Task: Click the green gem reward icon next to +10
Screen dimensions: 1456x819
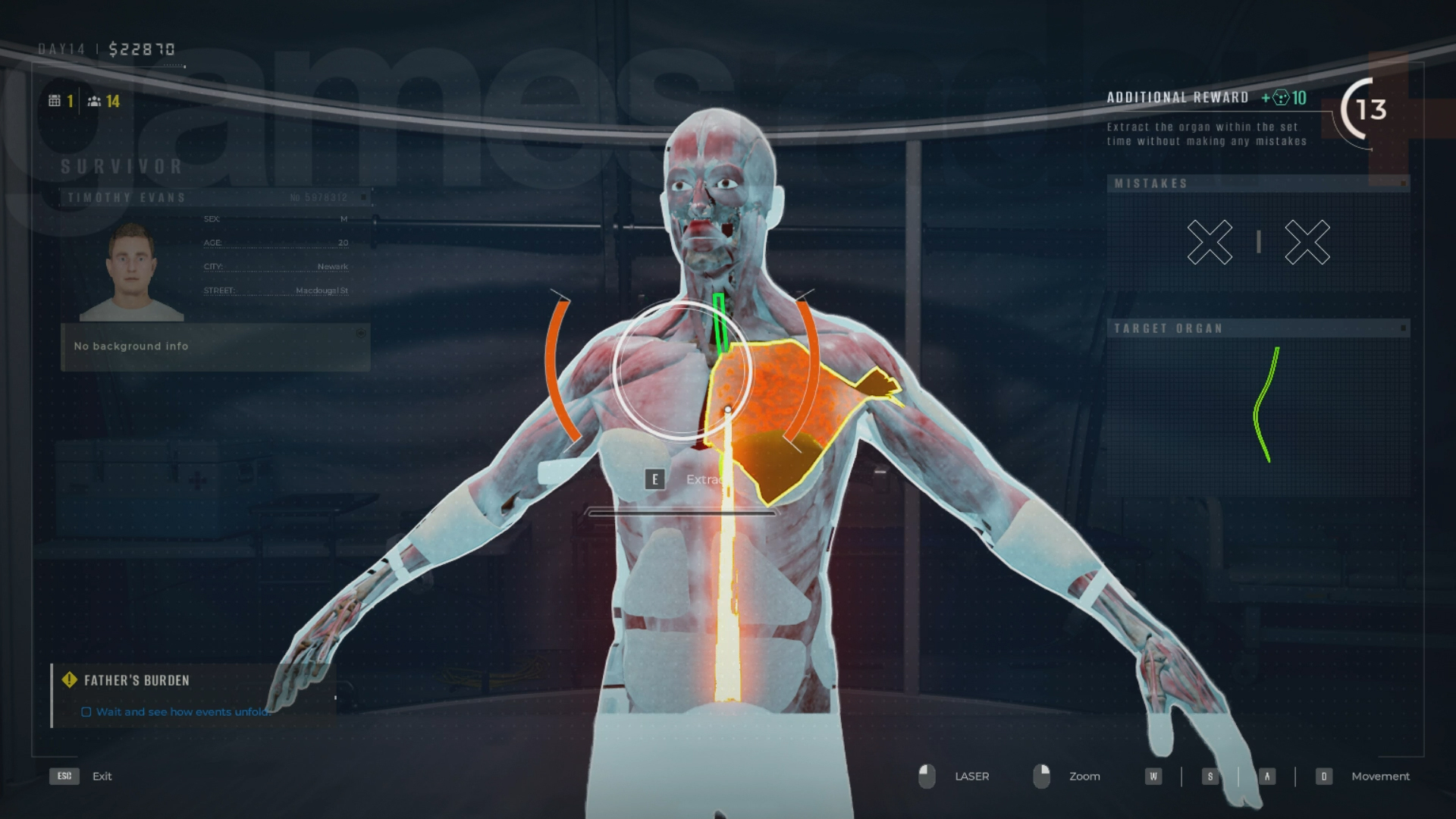Action: coord(1280,98)
